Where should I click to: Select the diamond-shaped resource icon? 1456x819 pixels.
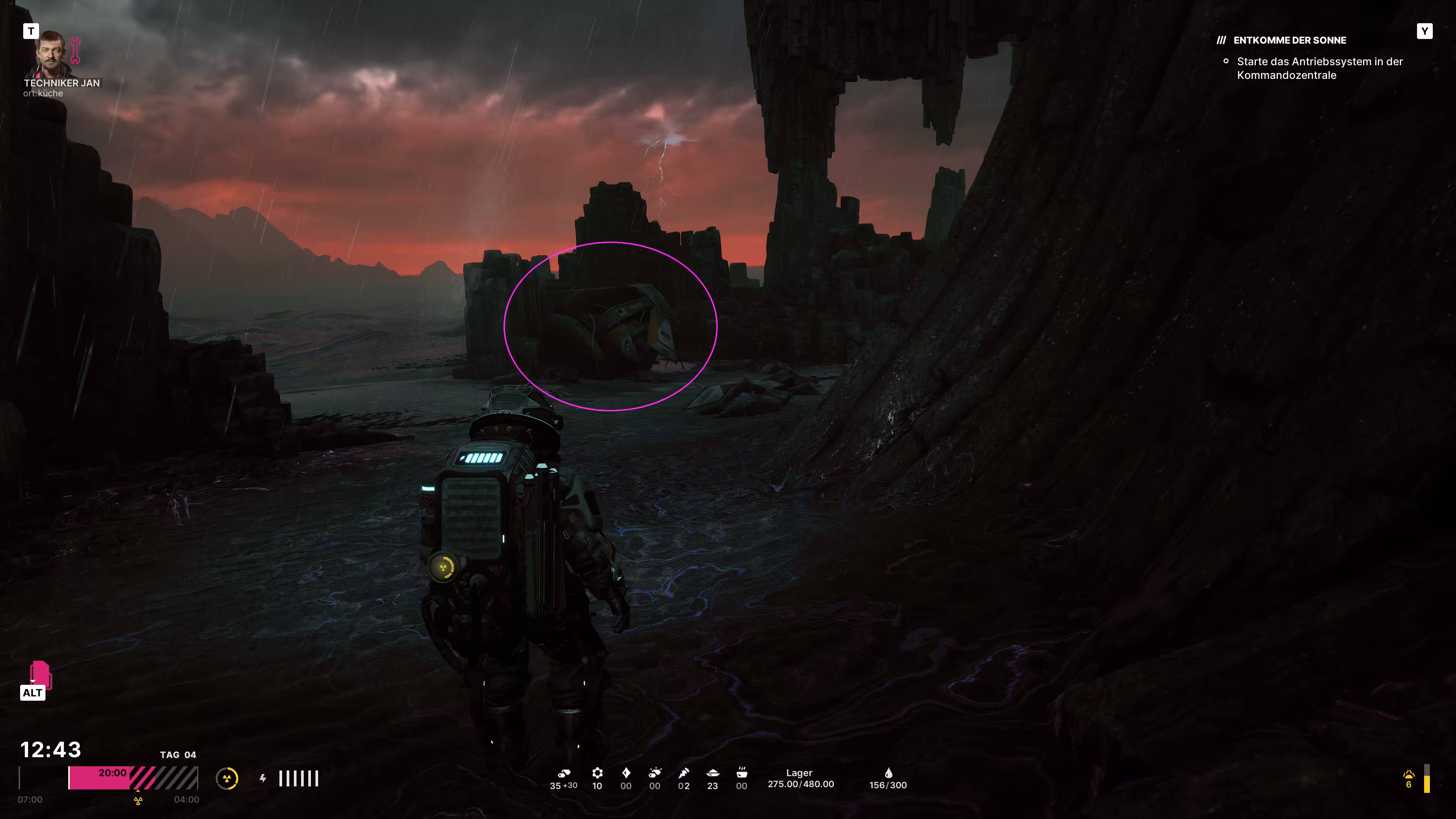coord(626,773)
